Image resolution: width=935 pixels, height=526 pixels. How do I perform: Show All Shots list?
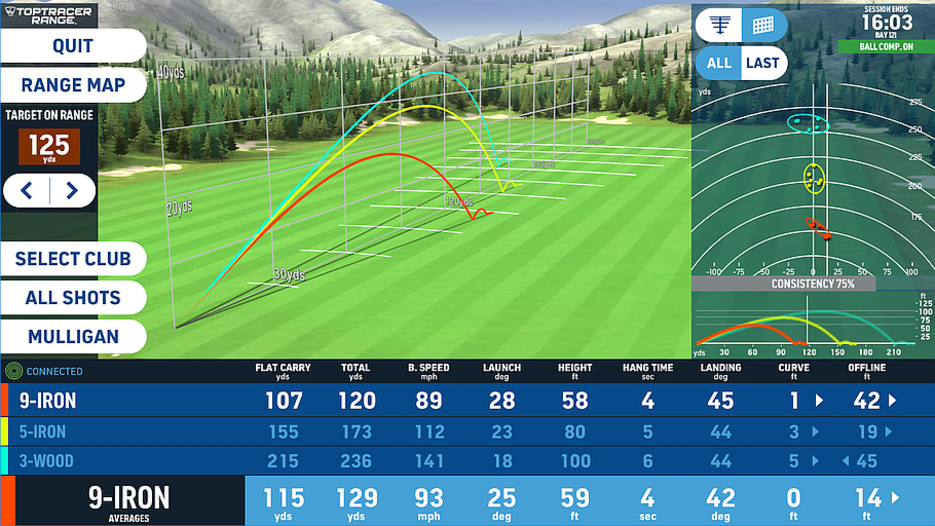click(72, 298)
